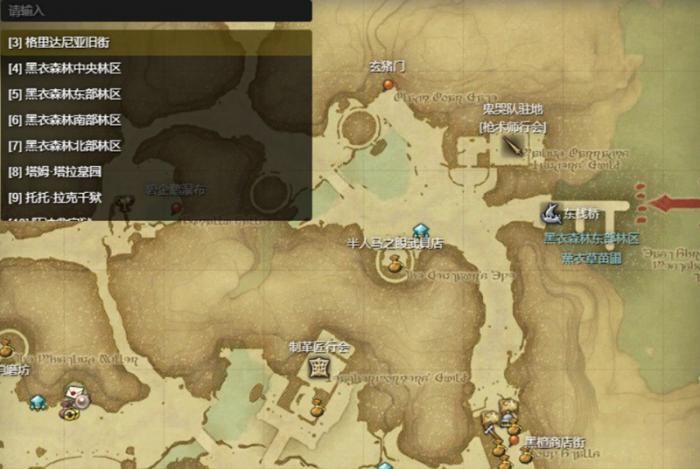The height and width of the screenshot is (469, 700).
Task: Click the 半人马之眼武具店 shop bag icon
Action: (x=394, y=263)
